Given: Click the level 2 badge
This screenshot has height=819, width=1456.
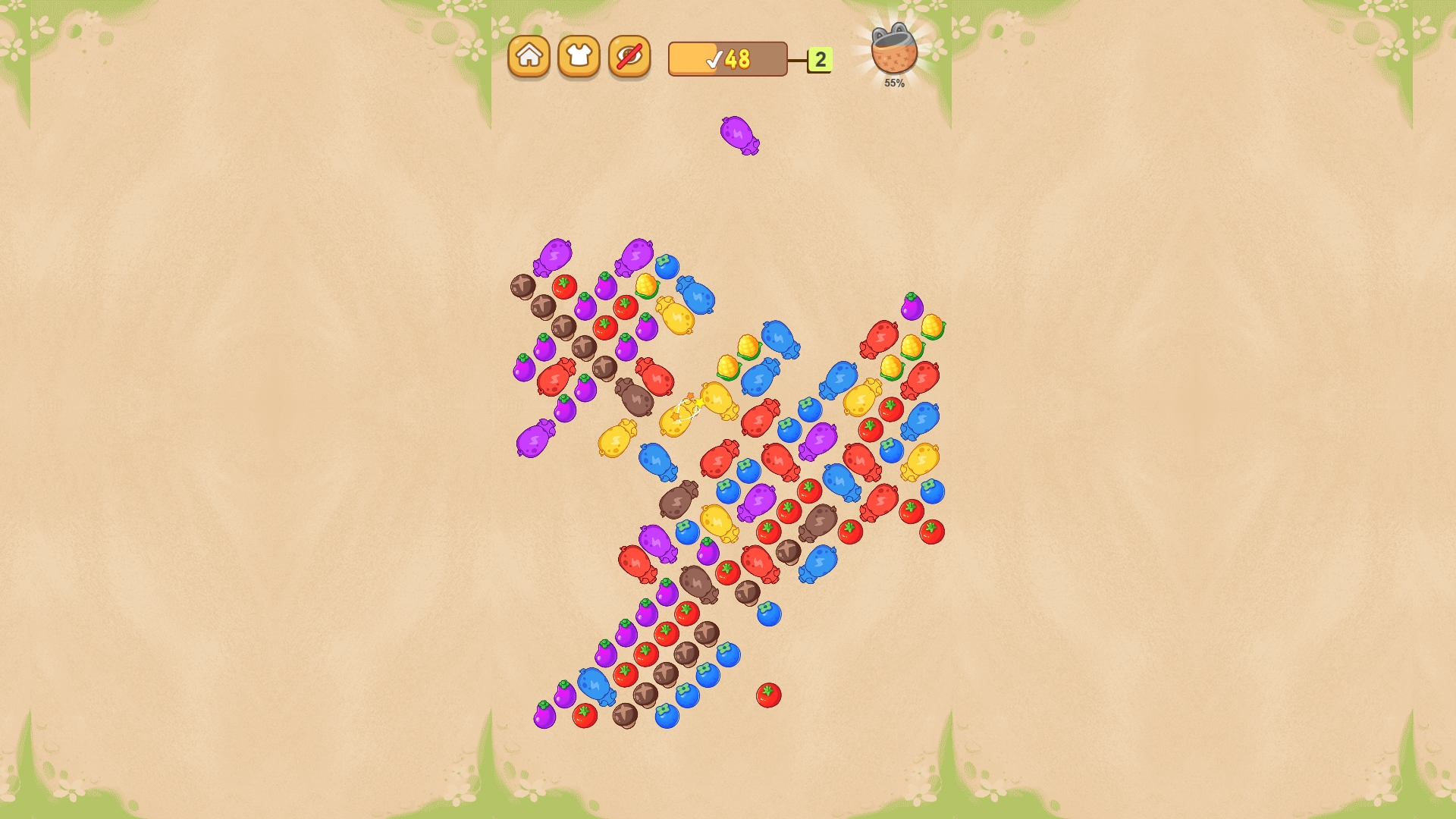Looking at the screenshot, I should point(819,58).
